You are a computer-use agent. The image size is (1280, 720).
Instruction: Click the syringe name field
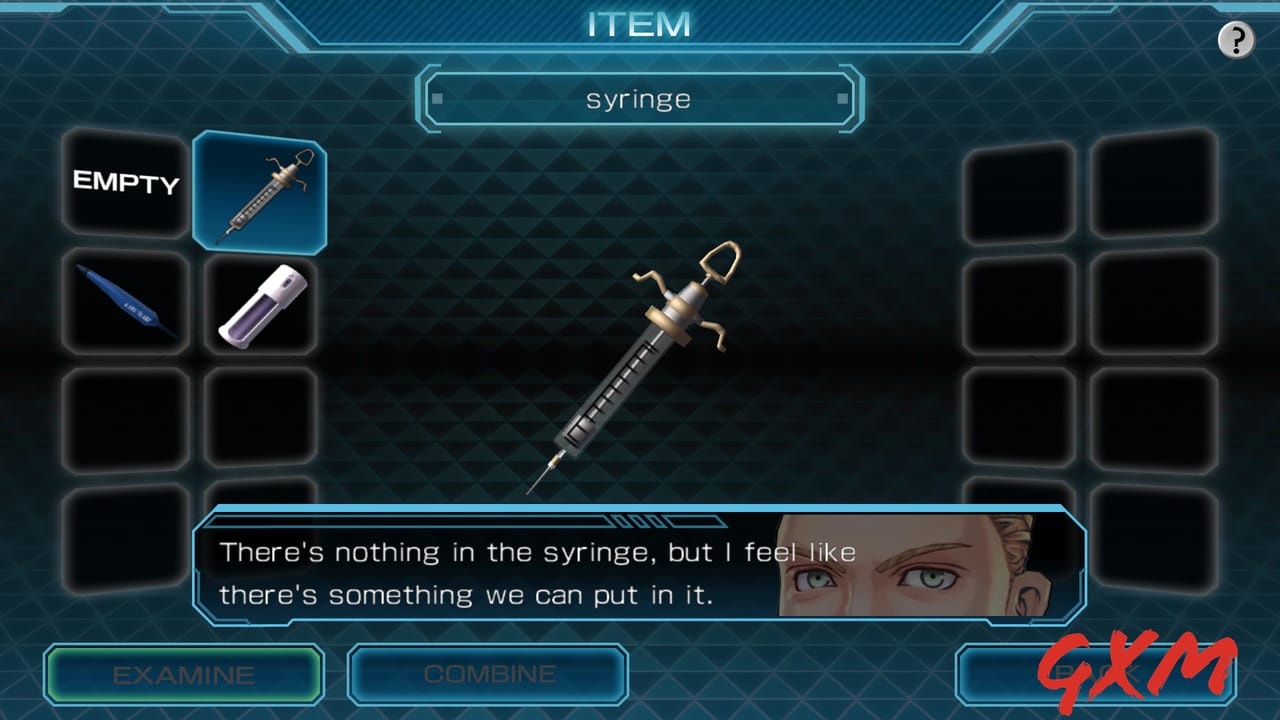tap(640, 98)
